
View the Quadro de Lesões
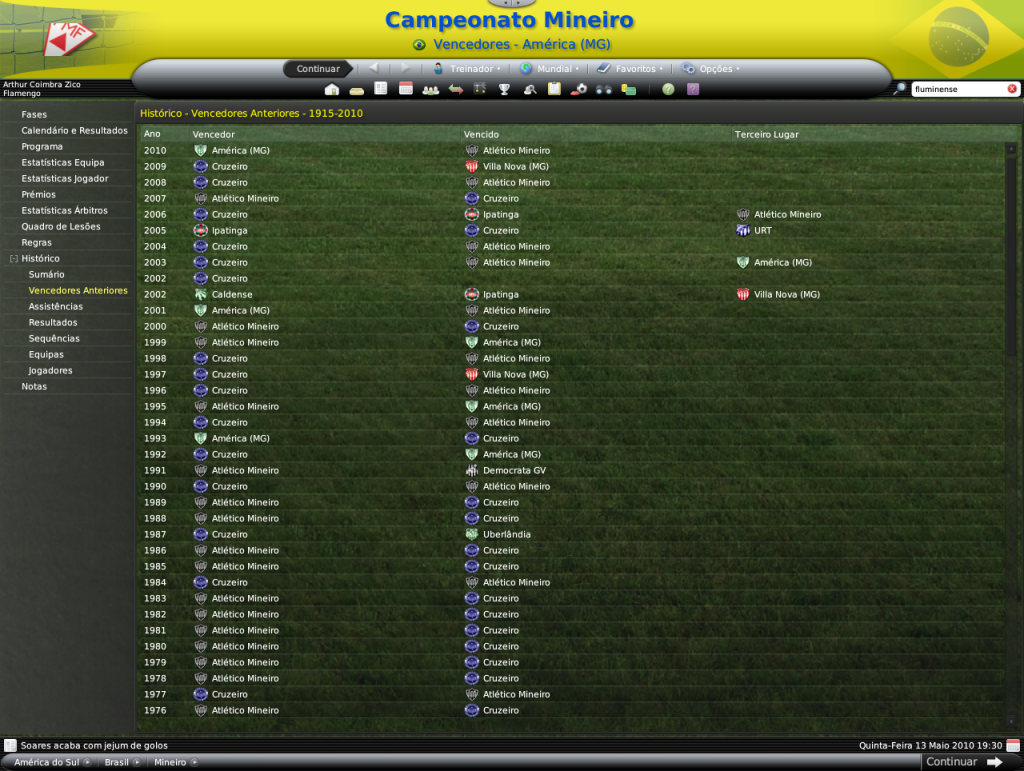60,227
